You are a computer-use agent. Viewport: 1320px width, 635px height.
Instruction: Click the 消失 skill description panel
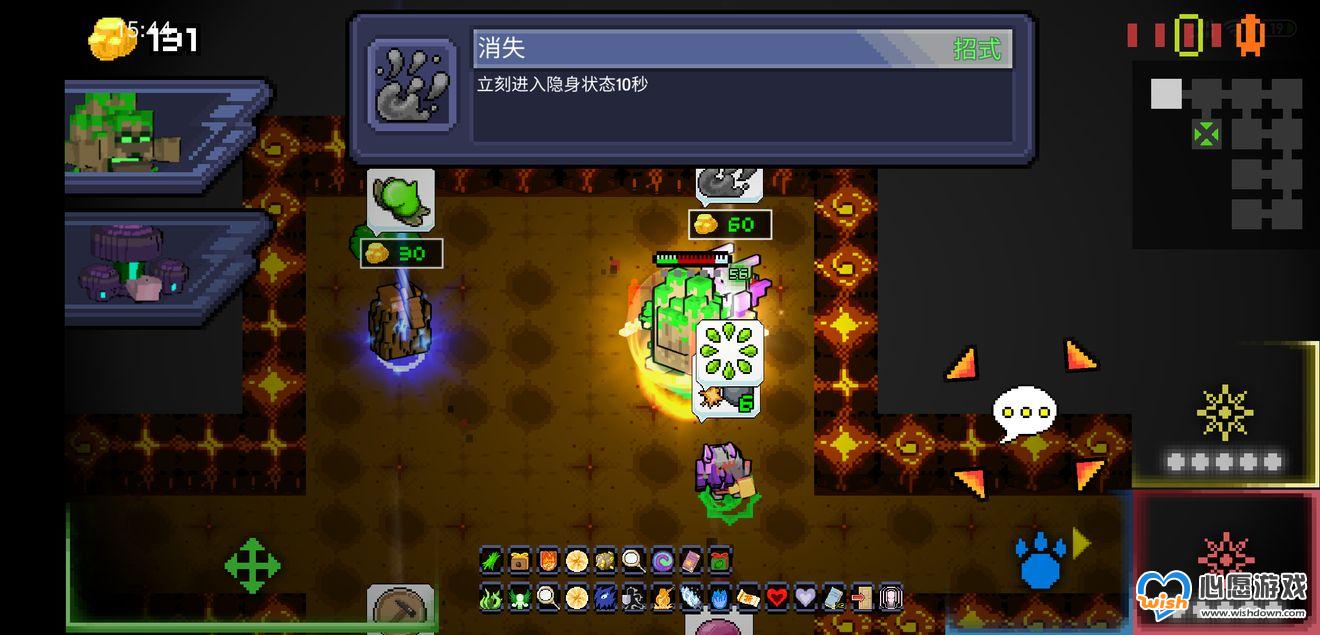click(692, 88)
